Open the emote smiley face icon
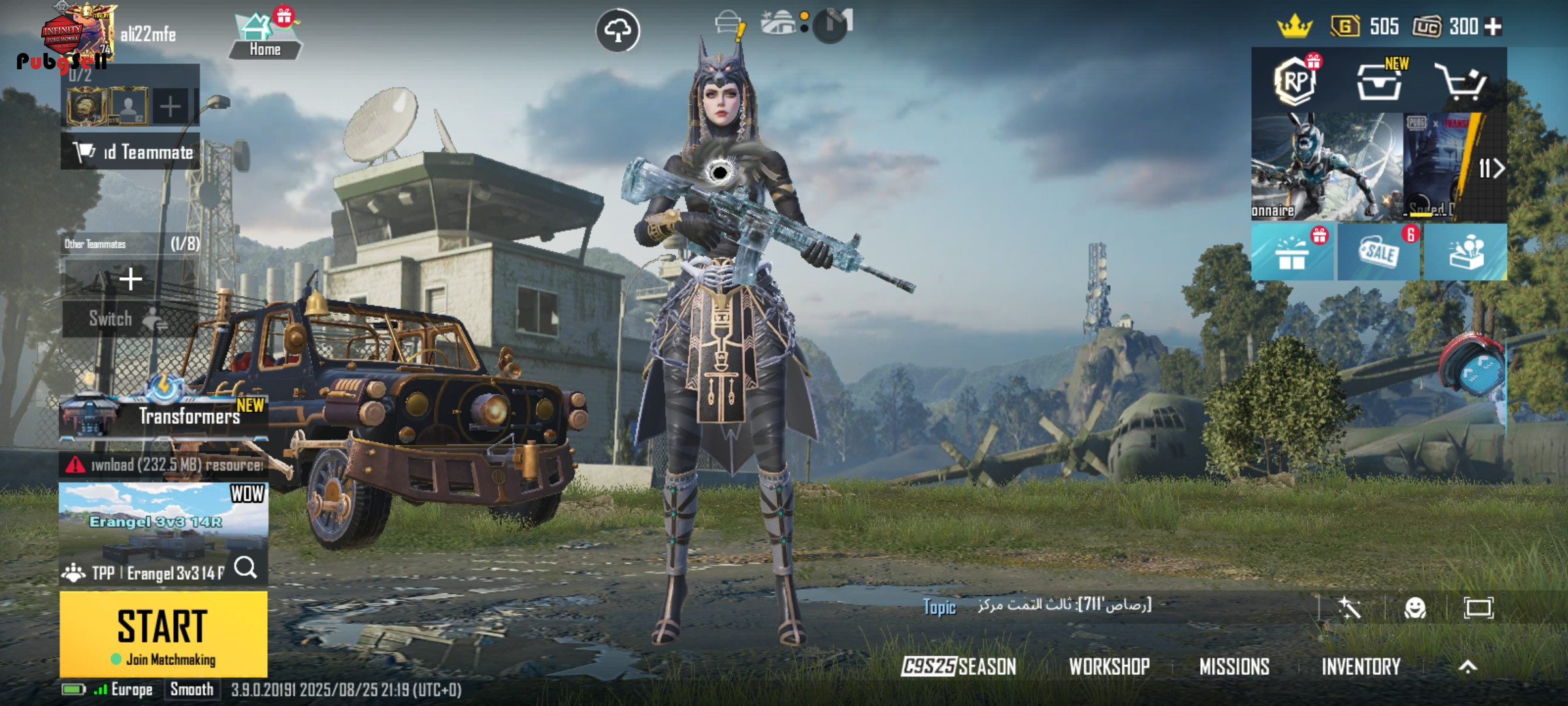The width and height of the screenshot is (1568, 706). point(1415,608)
